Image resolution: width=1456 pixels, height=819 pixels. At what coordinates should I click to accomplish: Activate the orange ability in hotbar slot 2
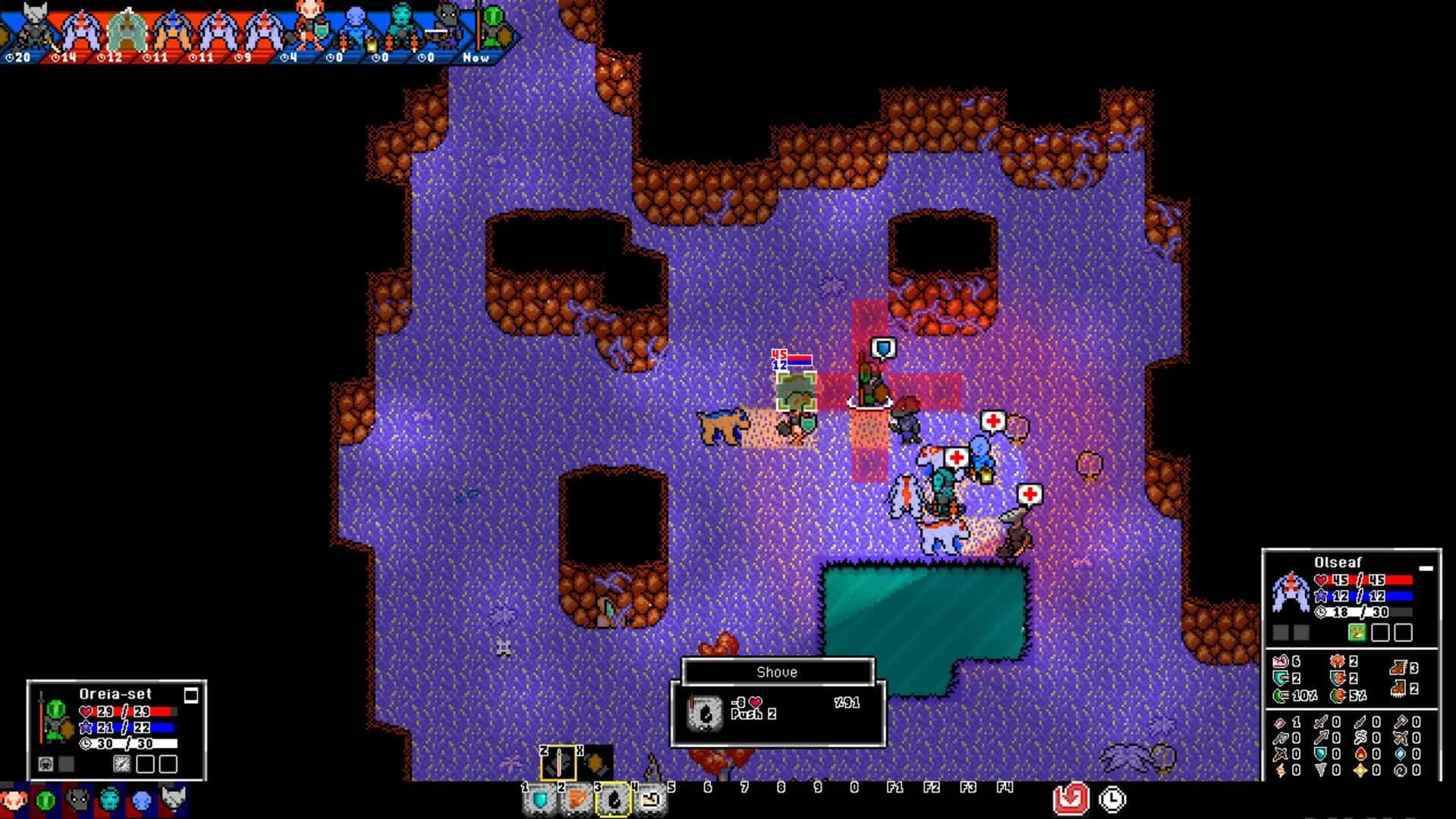pos(577,798)
